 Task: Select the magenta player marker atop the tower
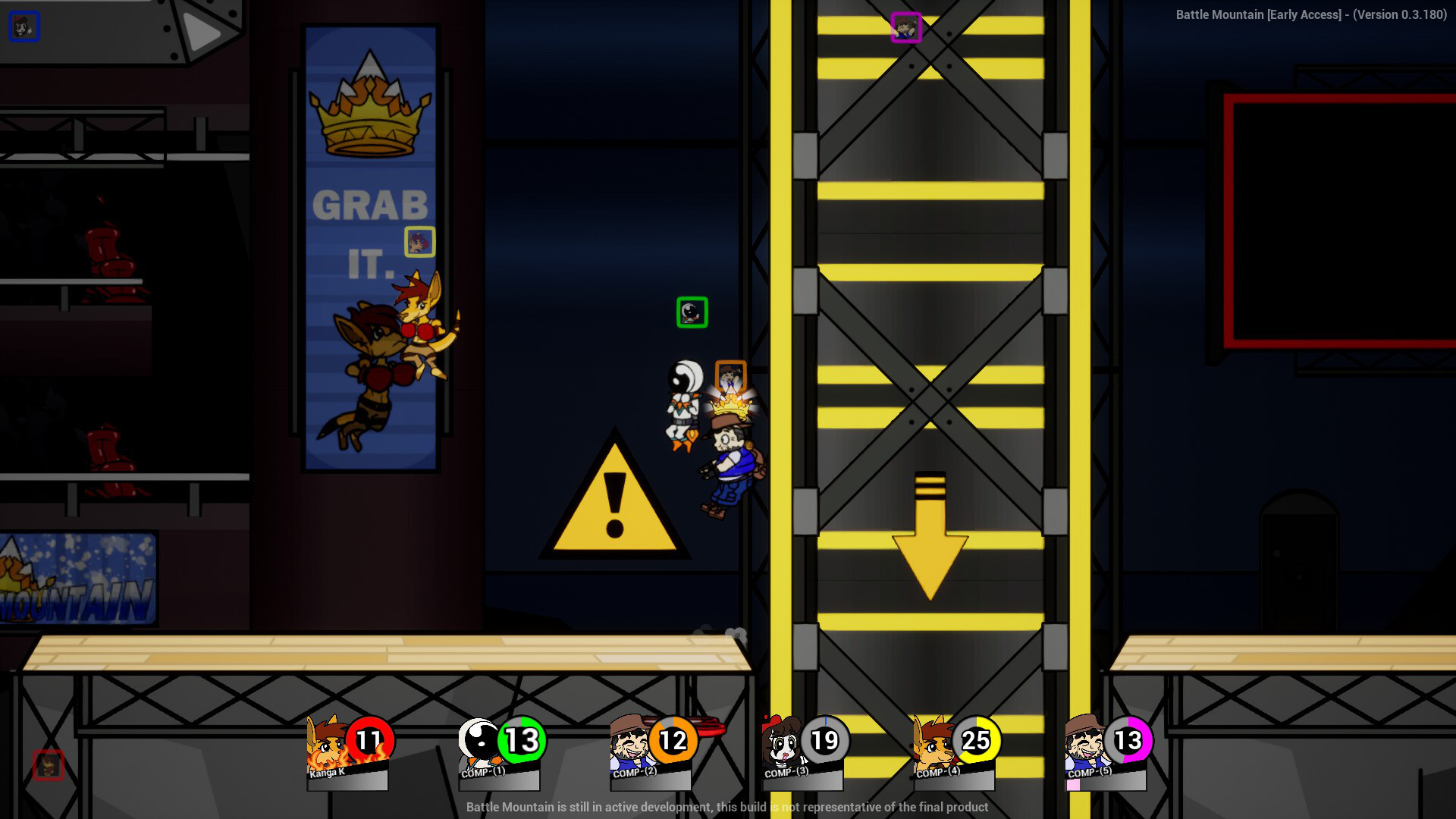coord(906,29)
